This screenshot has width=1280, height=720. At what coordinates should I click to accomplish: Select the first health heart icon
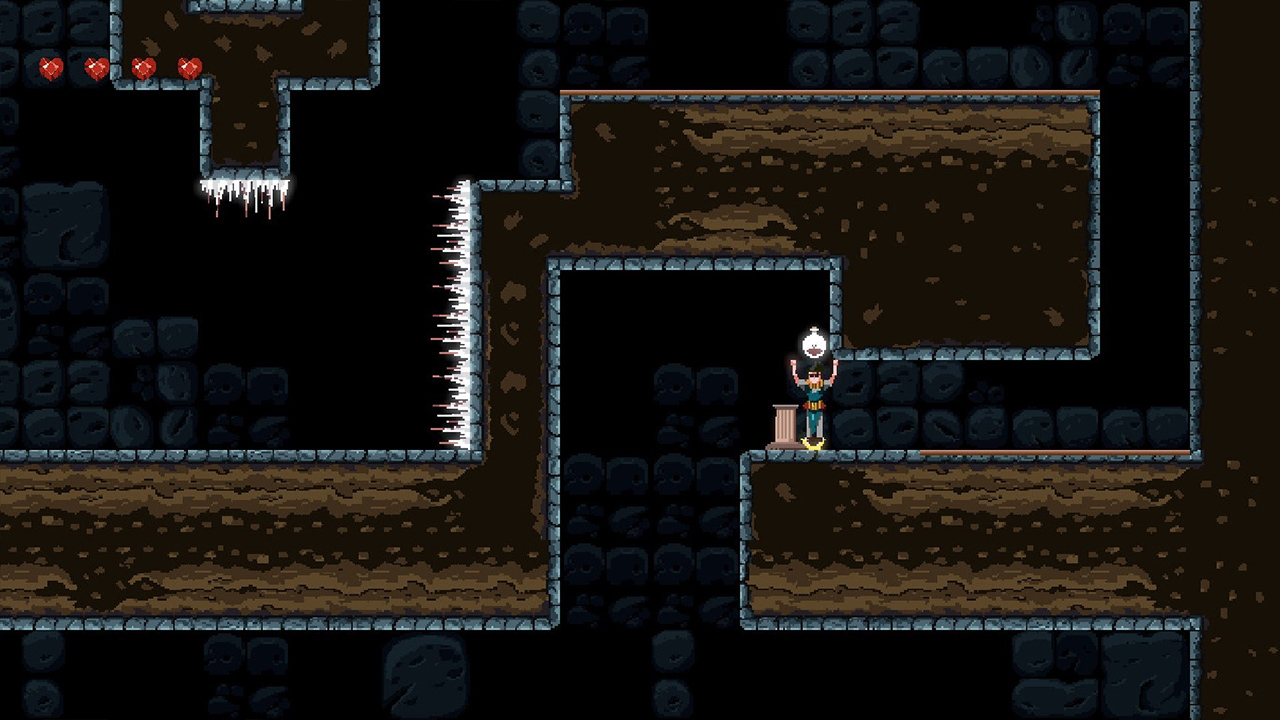[x=50, y=67]
